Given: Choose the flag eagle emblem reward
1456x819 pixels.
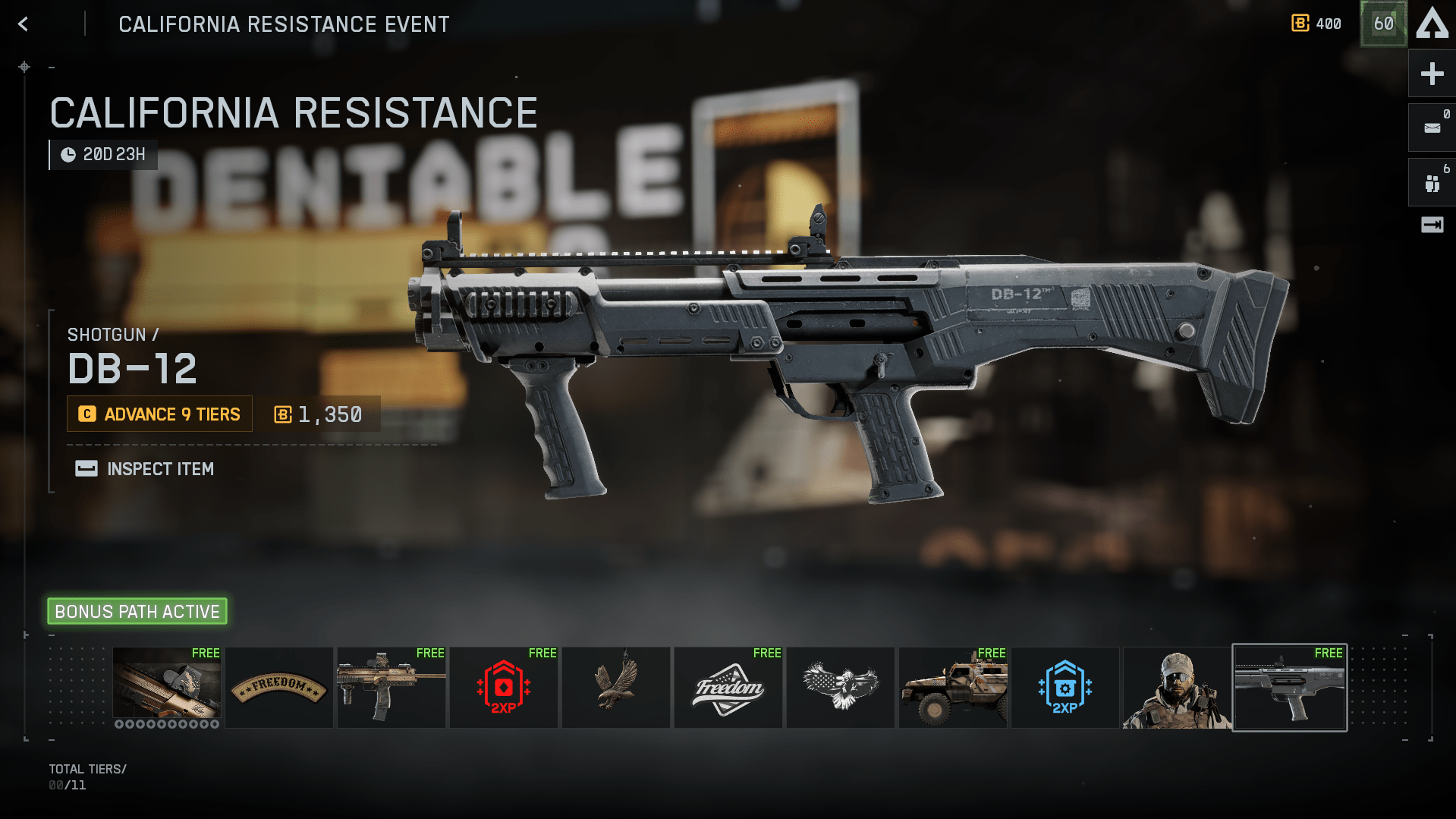Looking at the screenshot, I should pyautogui.click(x=840, y=688).
